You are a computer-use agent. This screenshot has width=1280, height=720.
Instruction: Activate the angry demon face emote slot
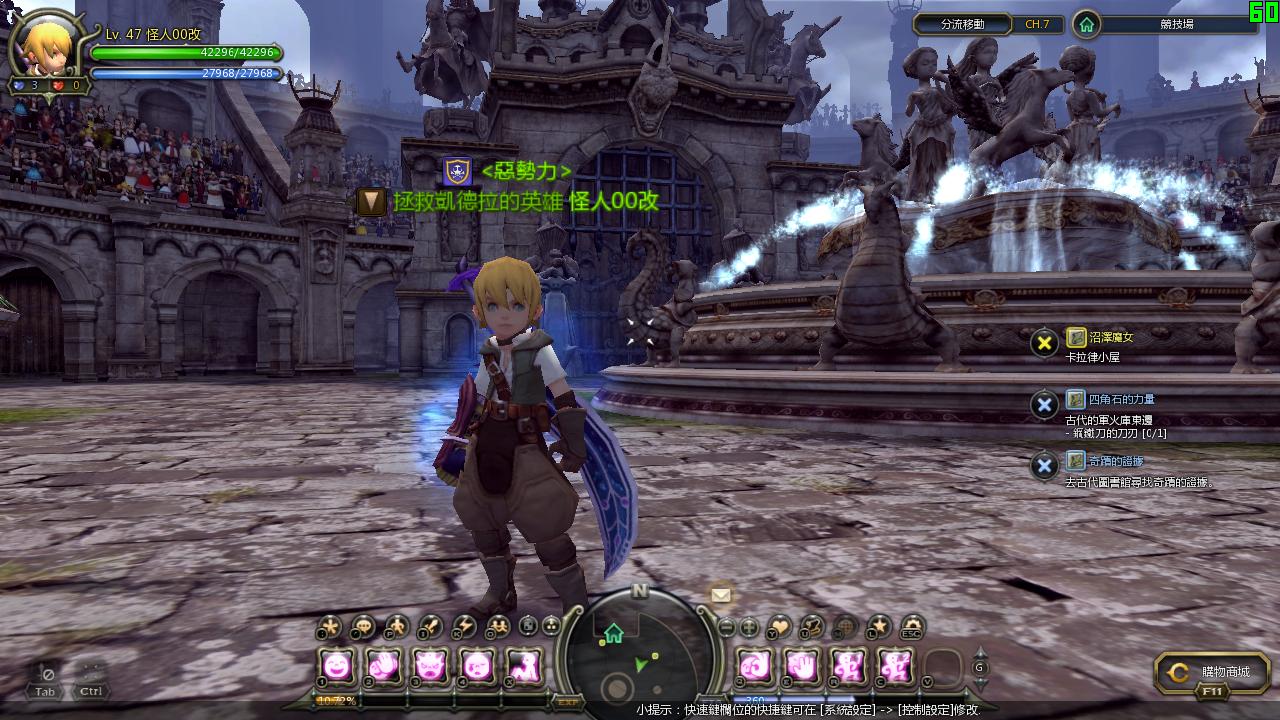coord(431,664)
